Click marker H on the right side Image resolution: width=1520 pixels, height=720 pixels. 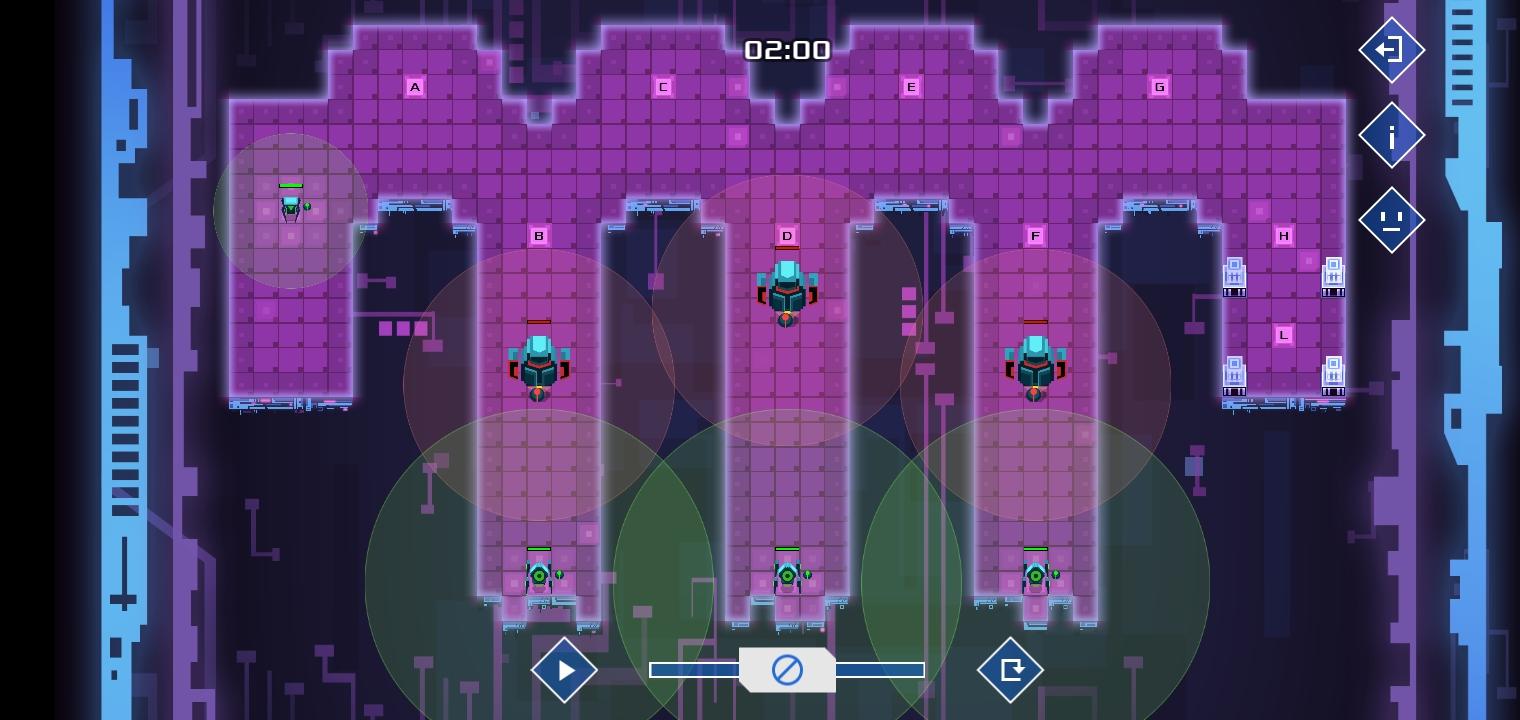[1284, 235]
